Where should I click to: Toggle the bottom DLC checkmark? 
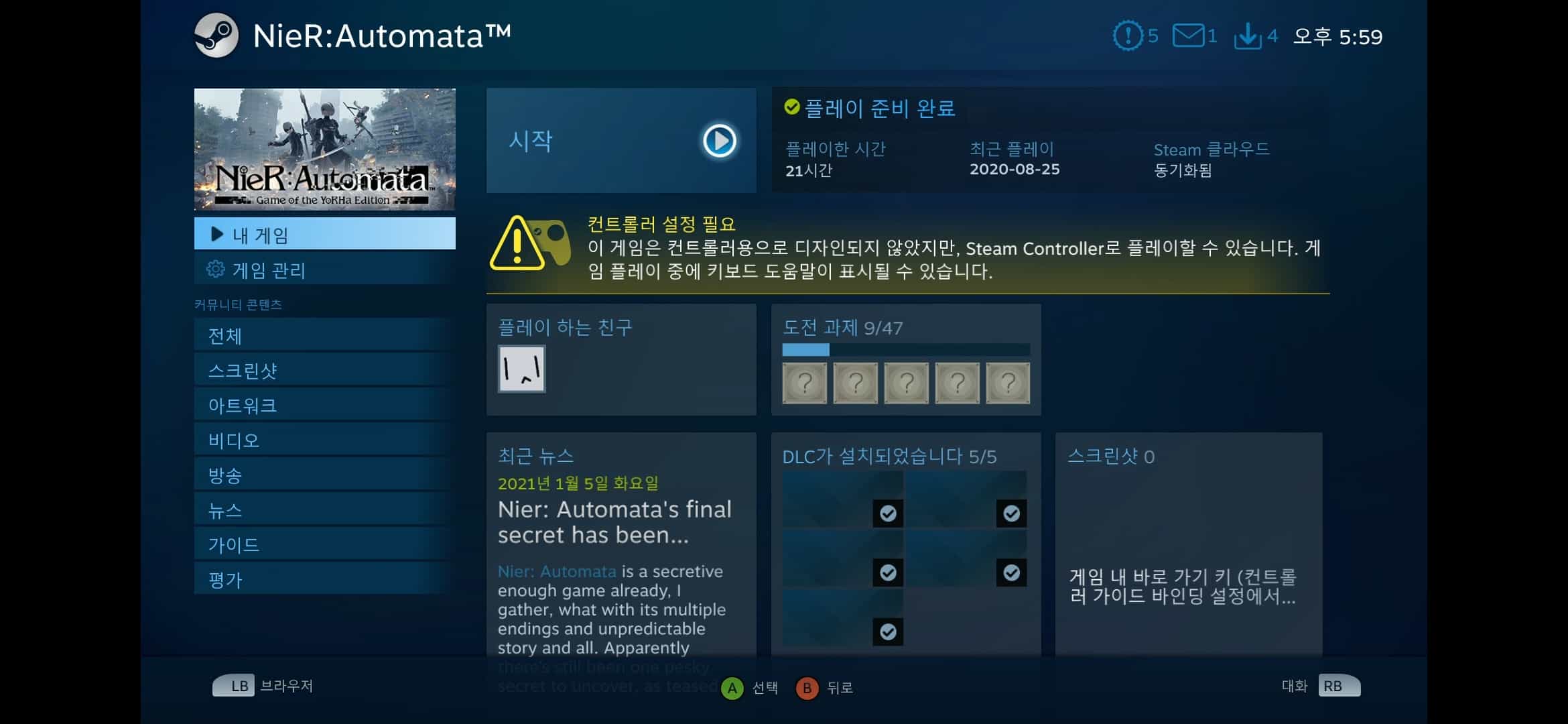889,631
